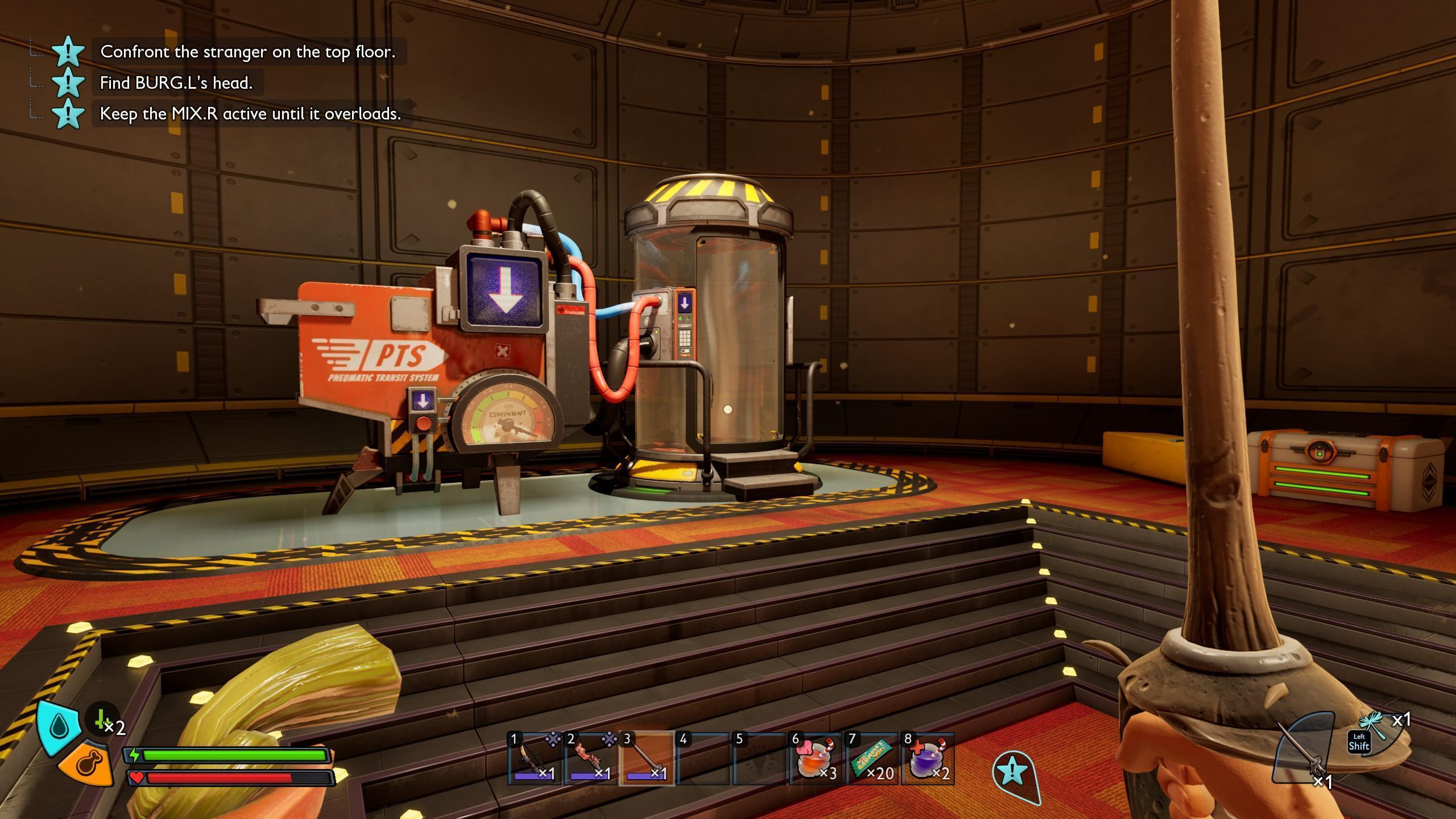The width and height of the screenshot is (1456, 819).
Task: Click the star quest marker near the hotbar
Action: (x=1013, y=772)
